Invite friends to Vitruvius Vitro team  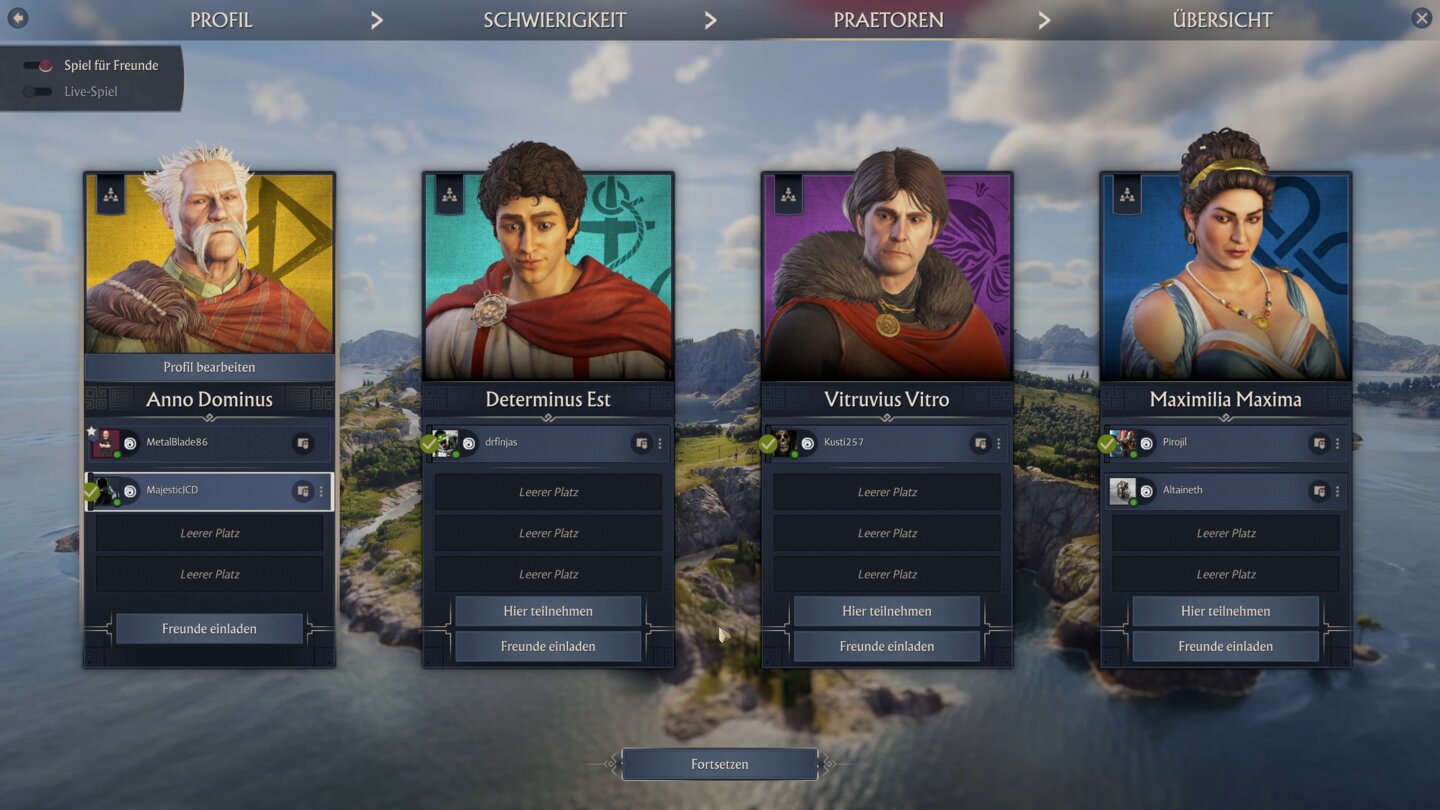[887, 646]
